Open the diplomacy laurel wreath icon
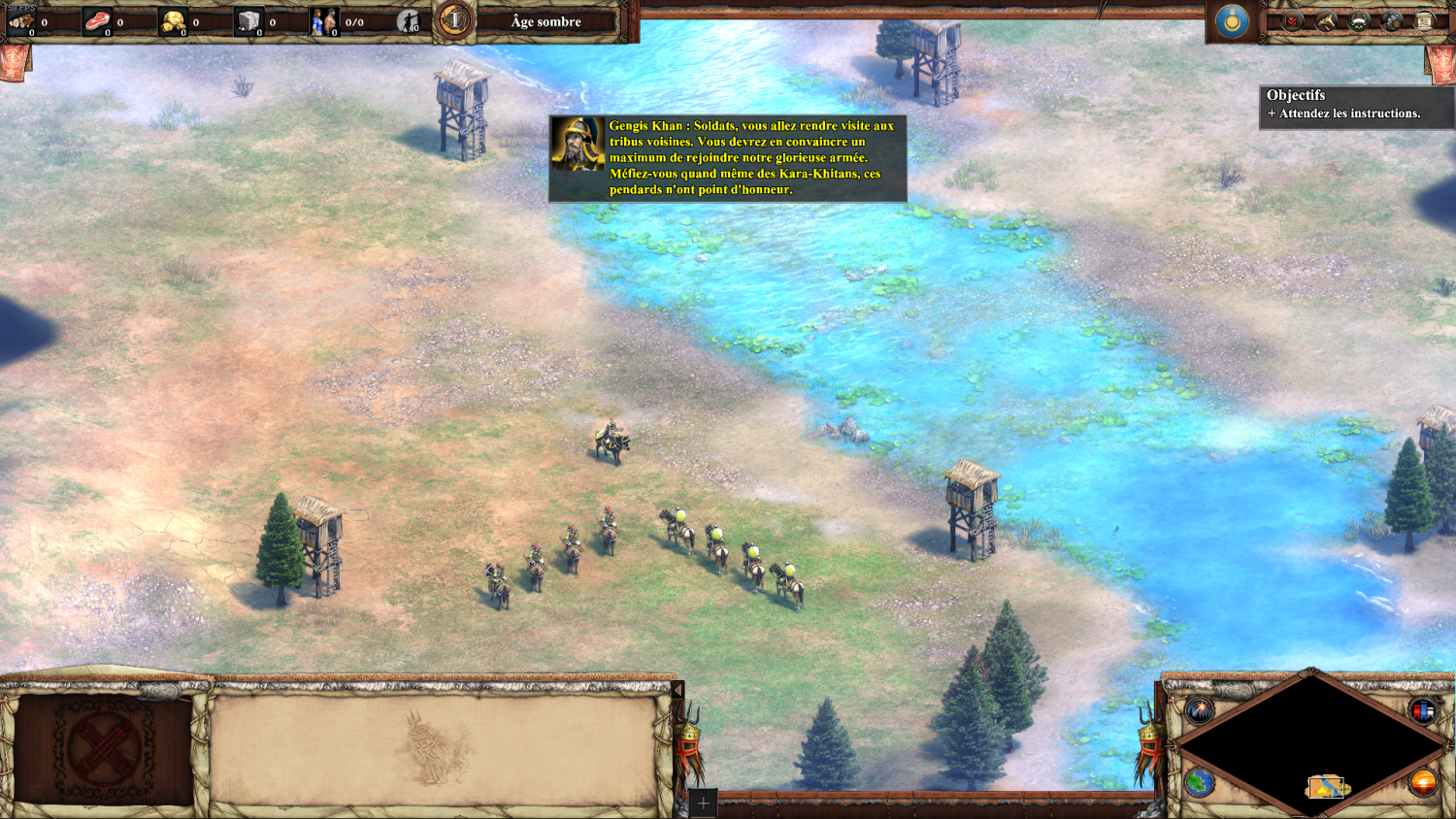 pos(1359,21)
